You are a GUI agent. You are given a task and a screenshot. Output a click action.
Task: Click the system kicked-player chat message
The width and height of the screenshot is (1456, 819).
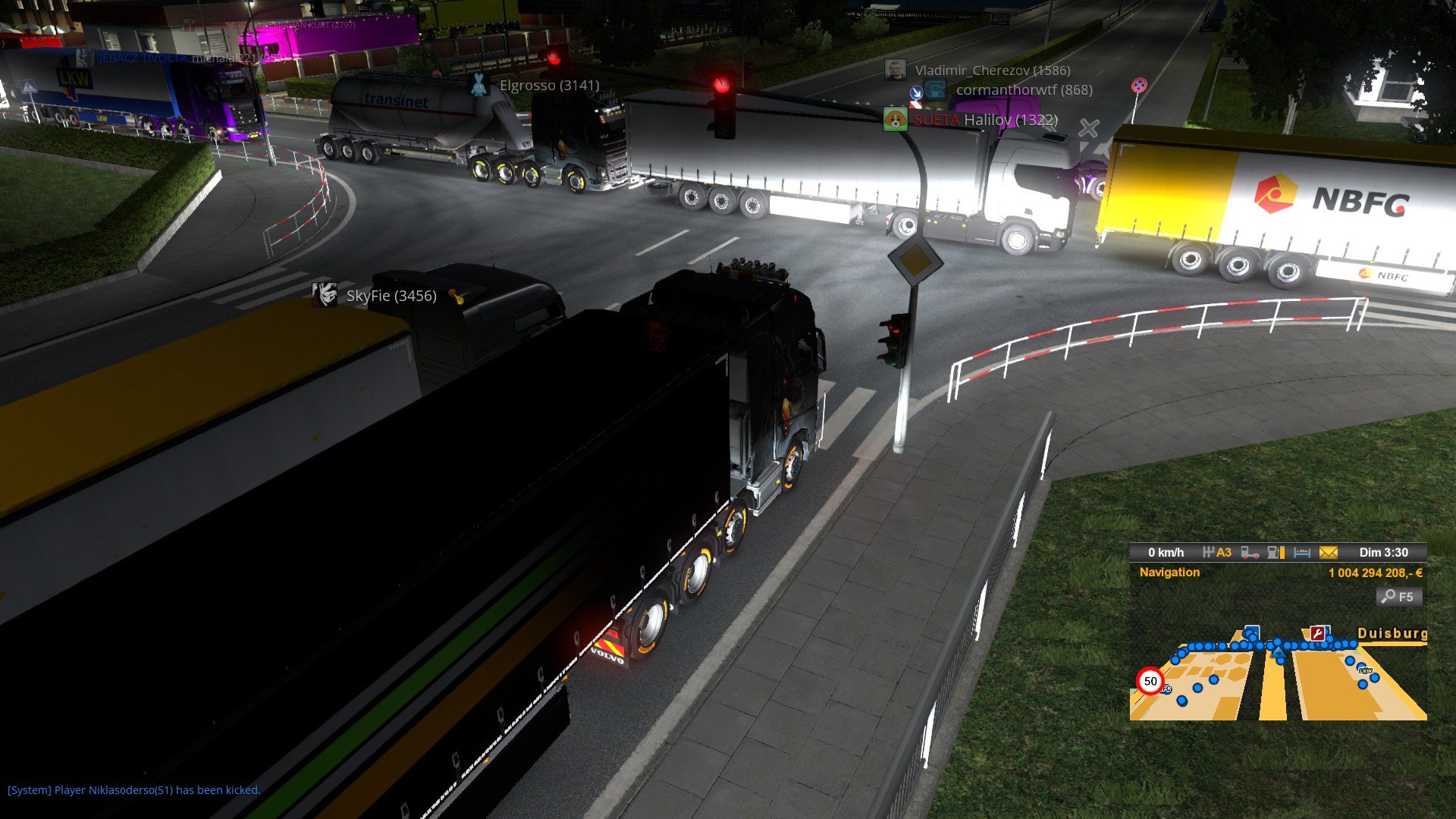[x=134, y=790]
